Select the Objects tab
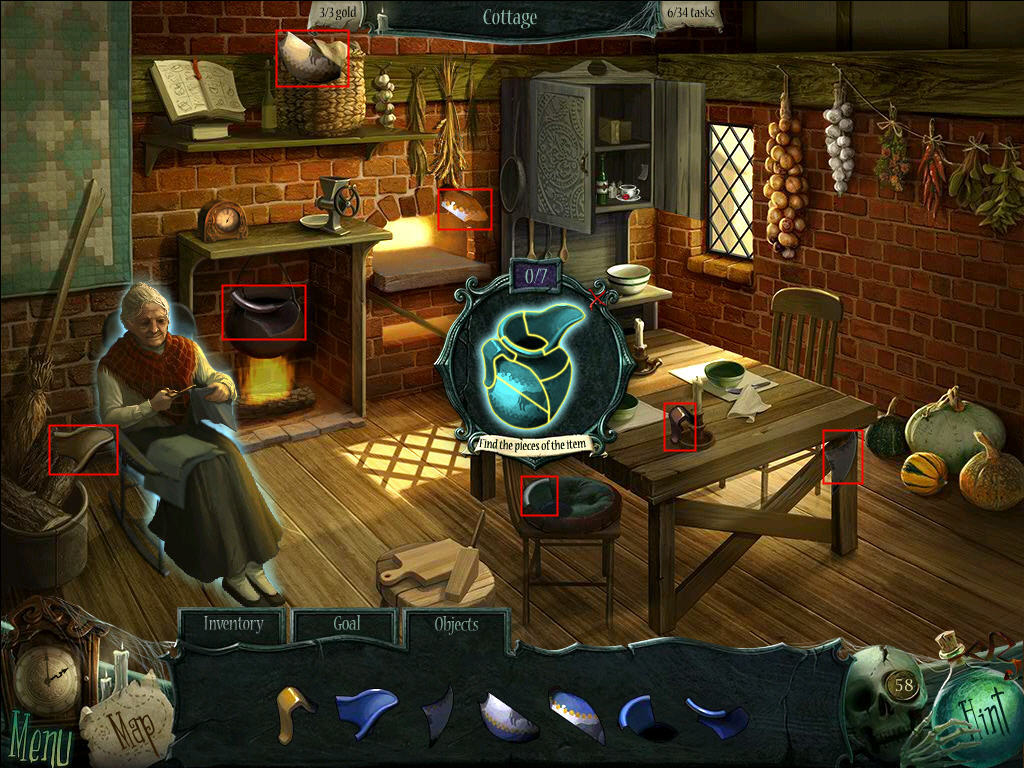The width and height of the screenshot is (1024, 768). pos(456,625)
